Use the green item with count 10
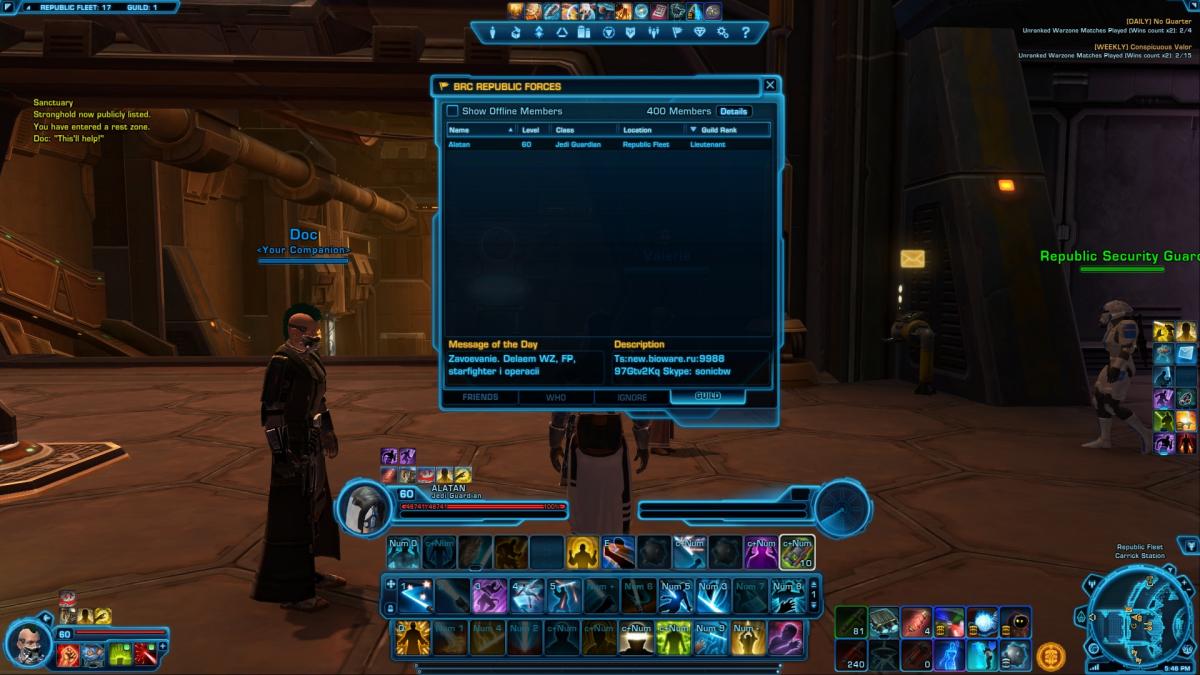The image size is (1200, 675). 797,552
